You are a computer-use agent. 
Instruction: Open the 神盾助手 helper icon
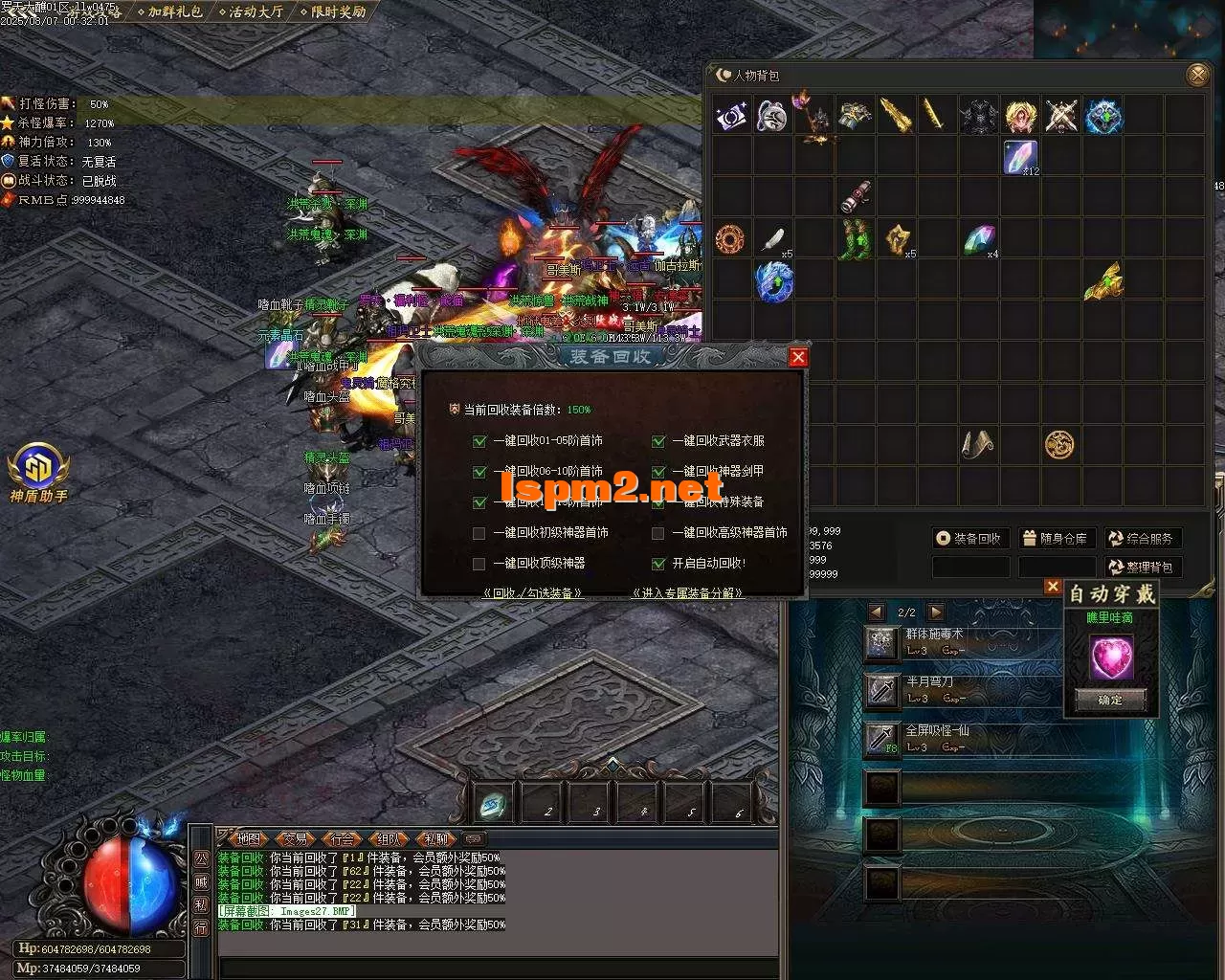pos(38,471)
